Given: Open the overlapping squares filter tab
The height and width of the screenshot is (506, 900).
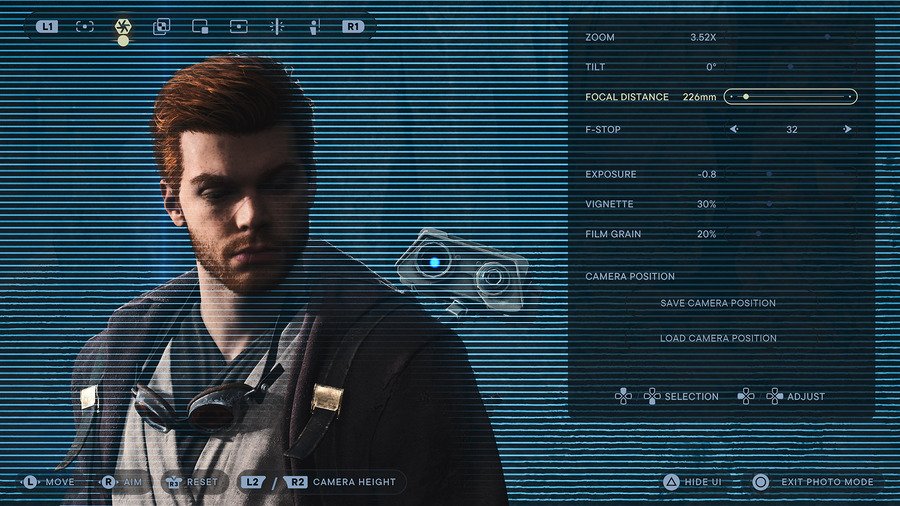Looking at the screenshot, I should 161,26.
